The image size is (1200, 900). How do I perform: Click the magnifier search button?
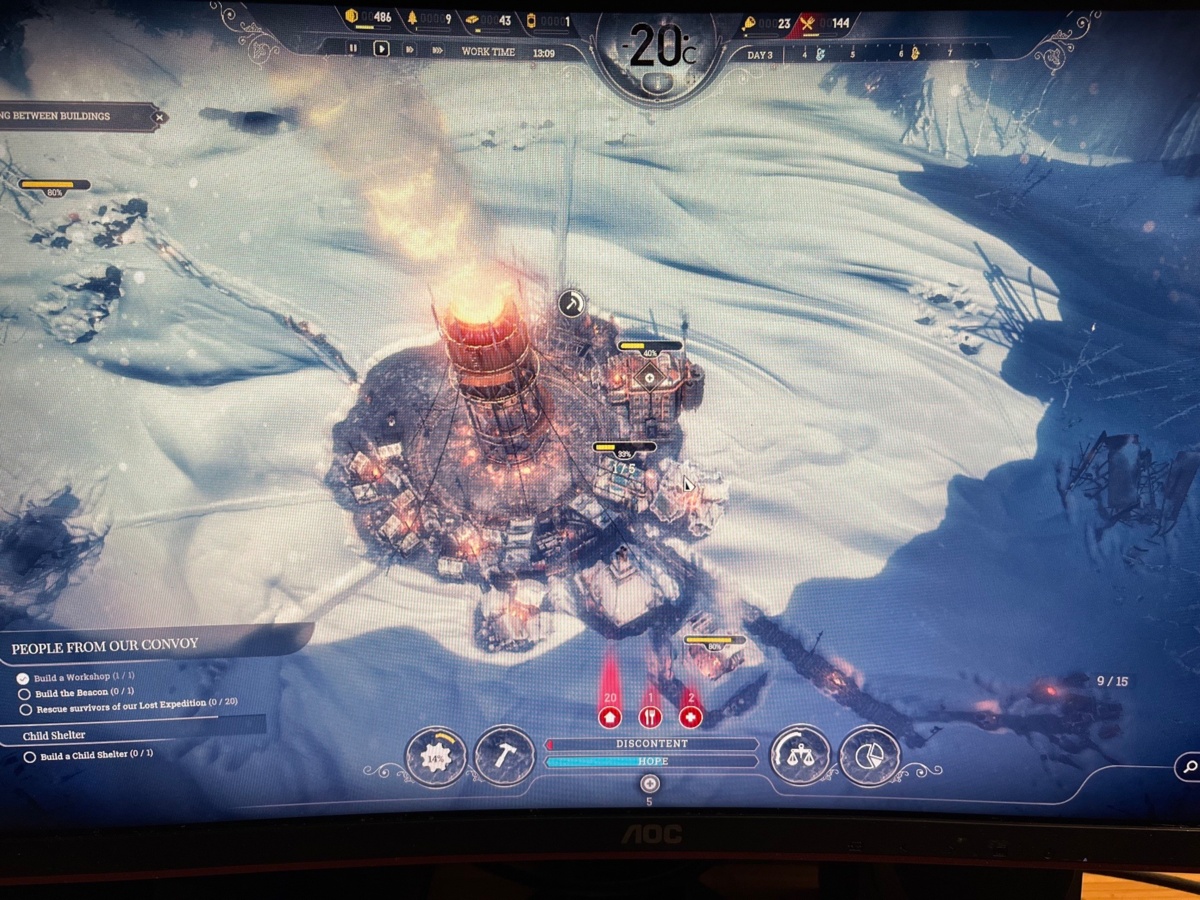(1189, 767)
